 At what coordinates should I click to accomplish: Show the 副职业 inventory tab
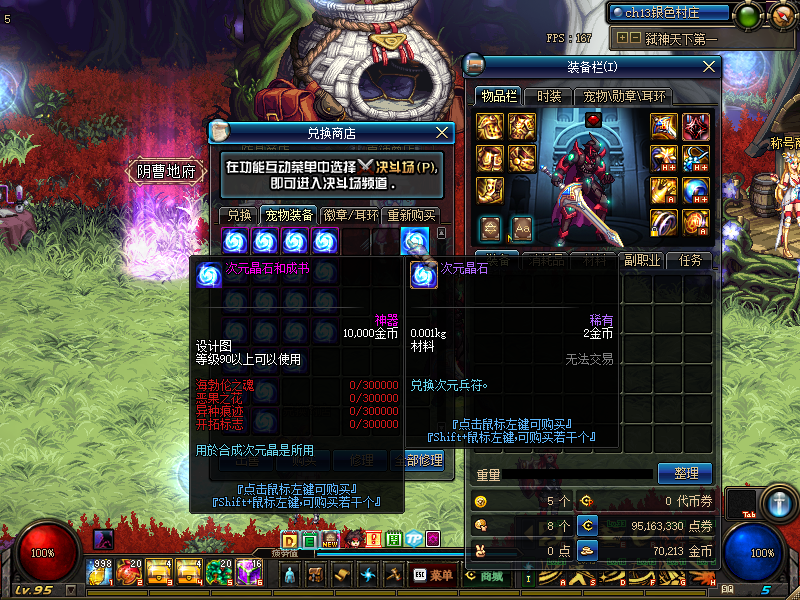(641, 260)
